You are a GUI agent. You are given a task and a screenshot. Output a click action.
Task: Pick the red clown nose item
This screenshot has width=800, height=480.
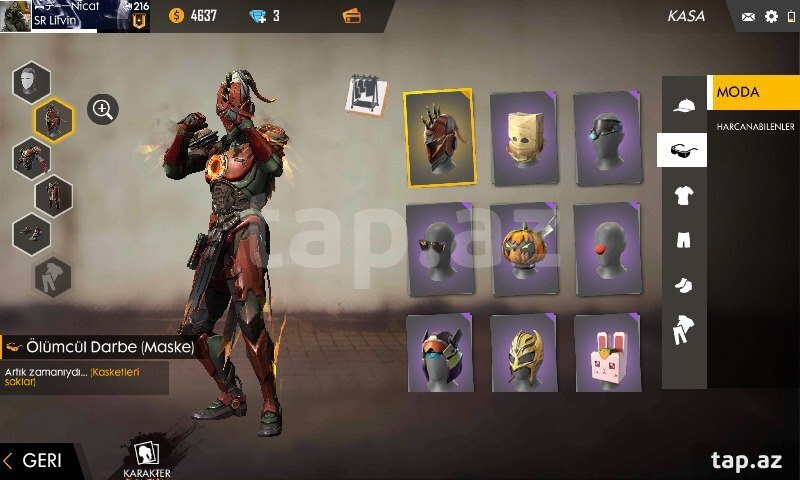pyautogui.click(x=607, y=249)
